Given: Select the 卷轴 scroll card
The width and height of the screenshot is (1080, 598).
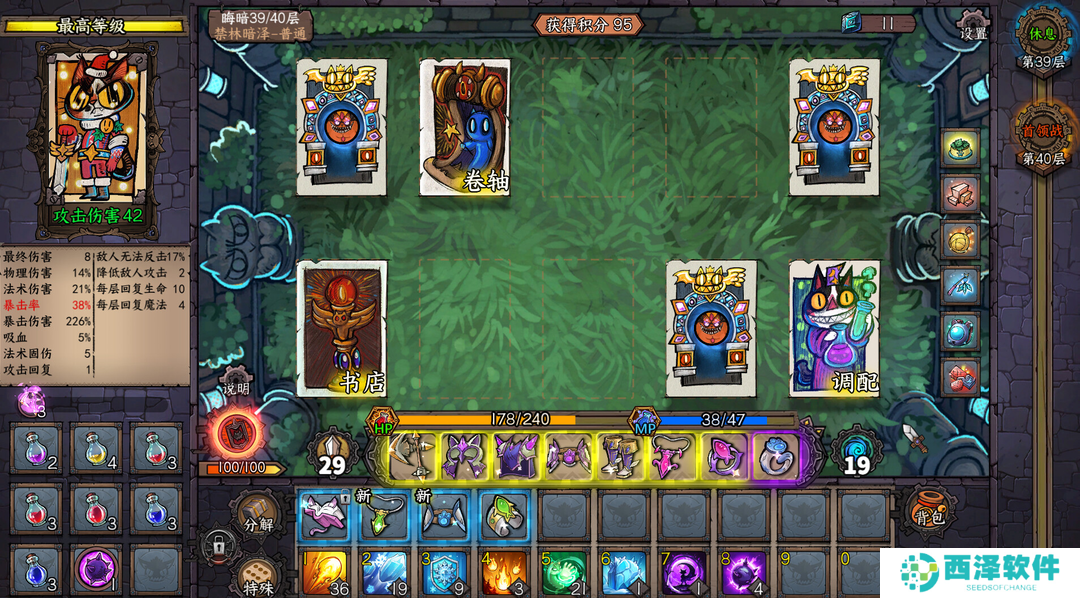Looking at the screenshot, I should pos(465,127).
